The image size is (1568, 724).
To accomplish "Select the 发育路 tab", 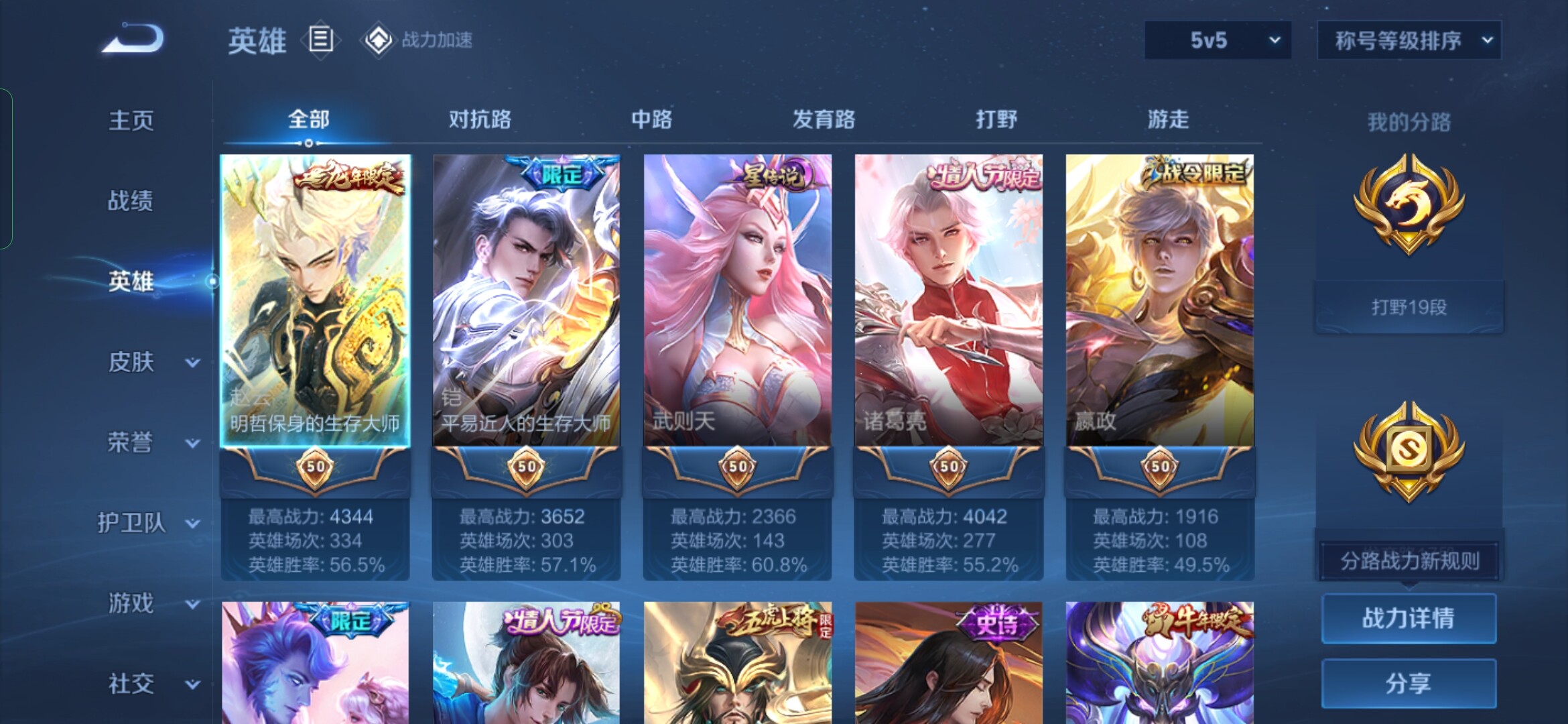I will point(824,119).
